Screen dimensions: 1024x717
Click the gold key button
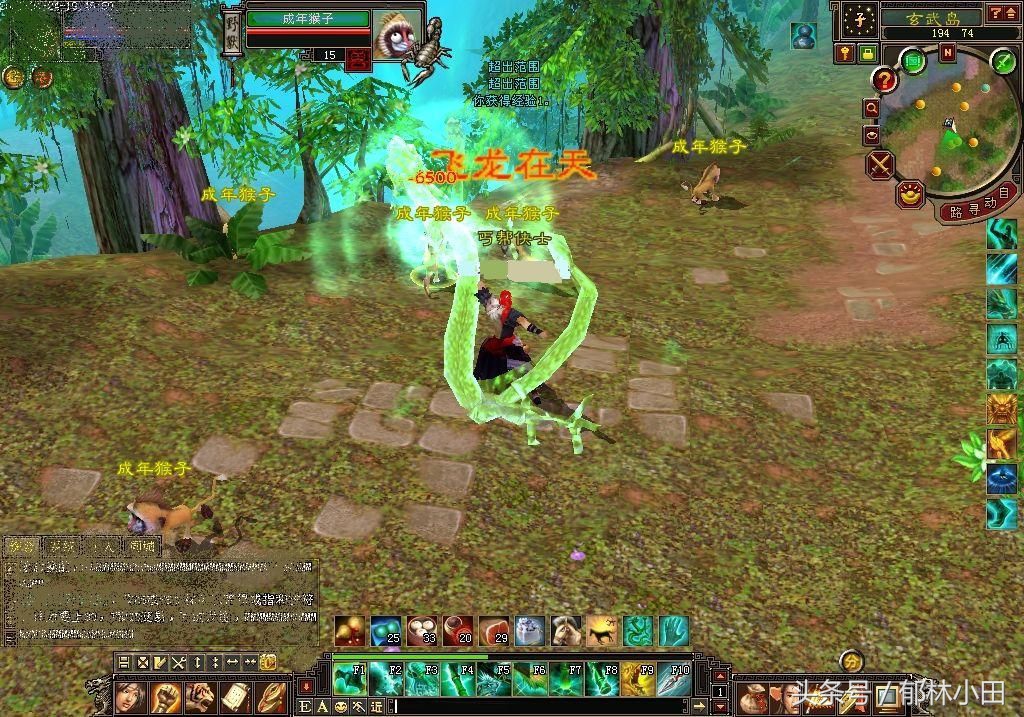tap(846, 53)
